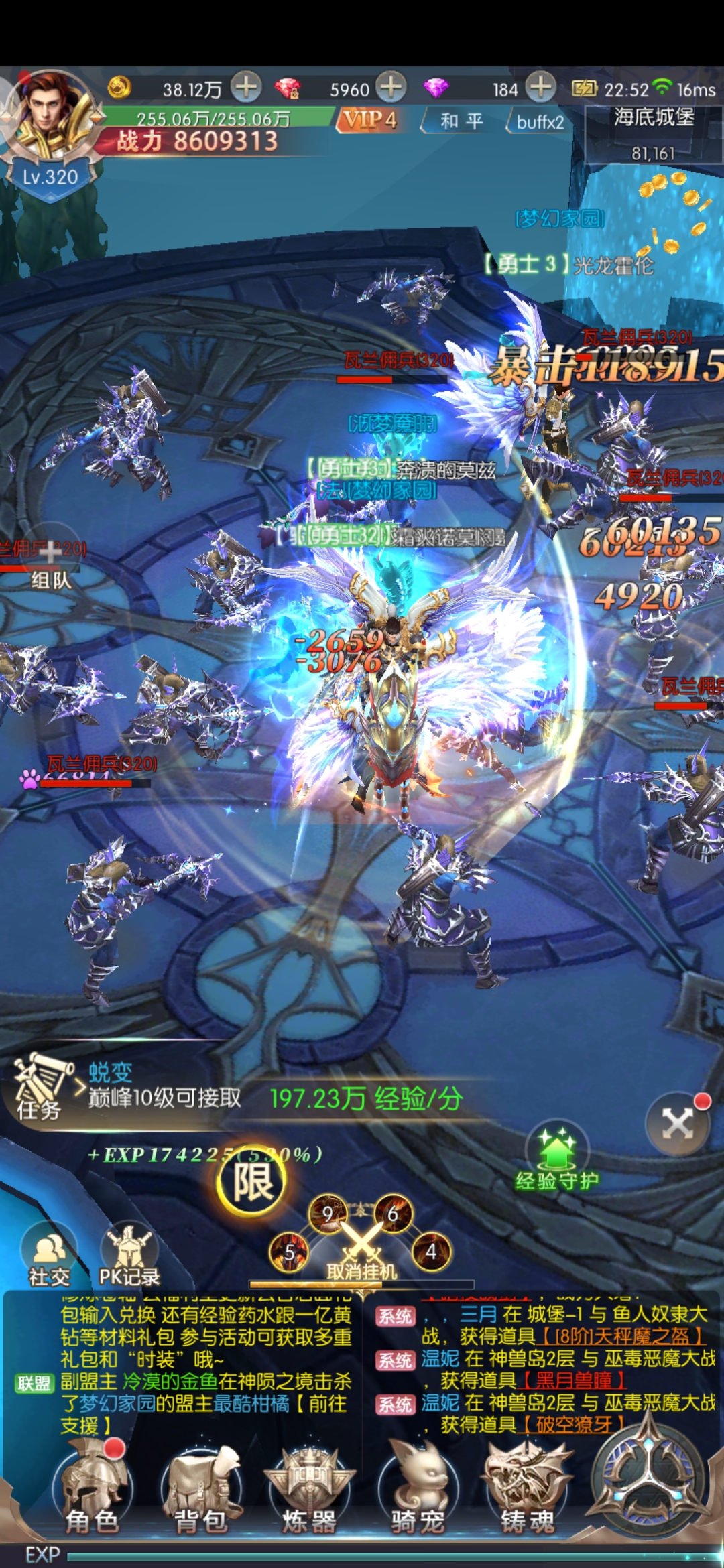This screenshot has height=1568, width=724.
Task: Tap the crossed-arrows button with red dot
Action: point(678,1124)
